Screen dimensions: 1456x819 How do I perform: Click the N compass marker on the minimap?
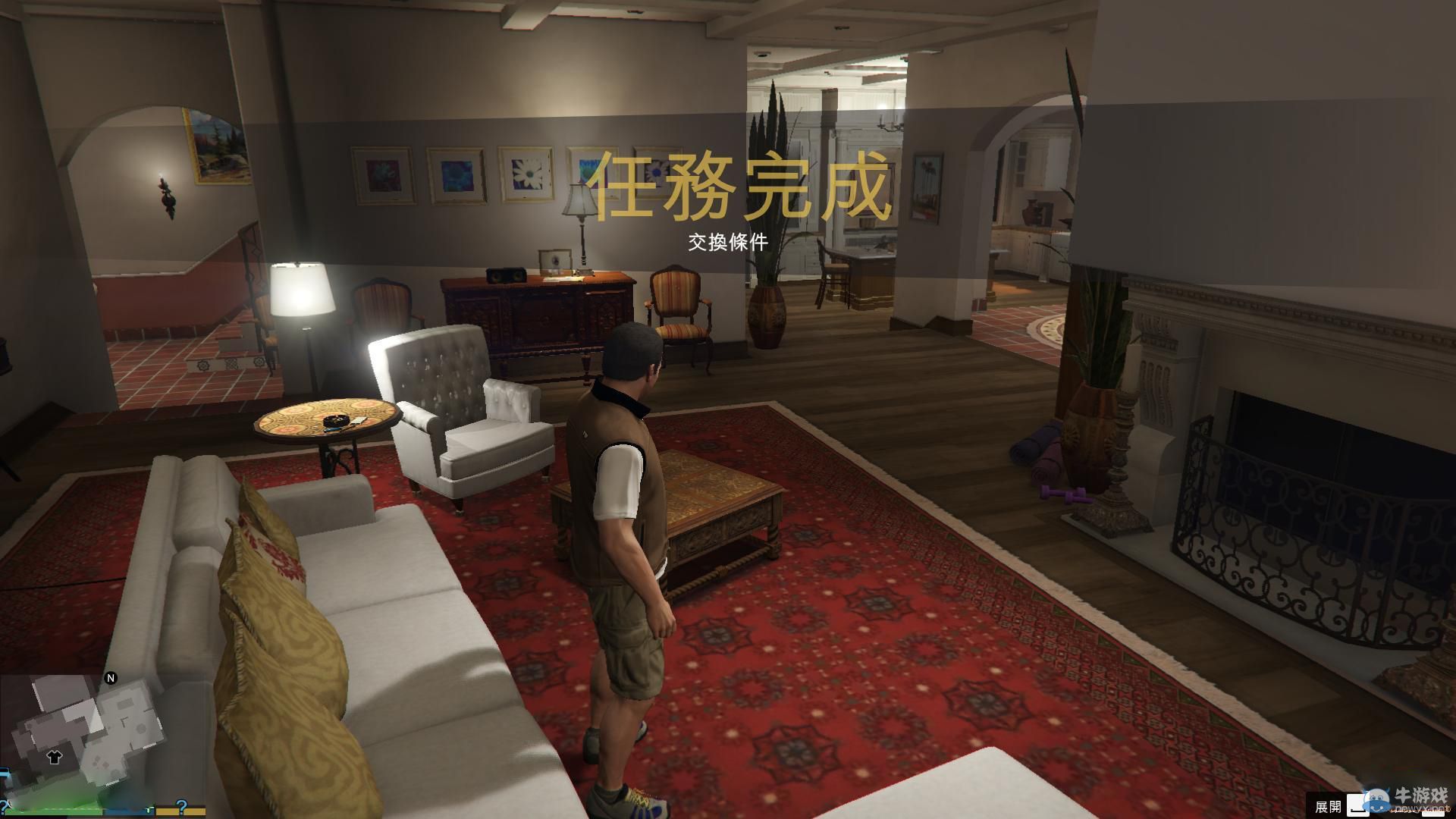(x=111, y=678)
